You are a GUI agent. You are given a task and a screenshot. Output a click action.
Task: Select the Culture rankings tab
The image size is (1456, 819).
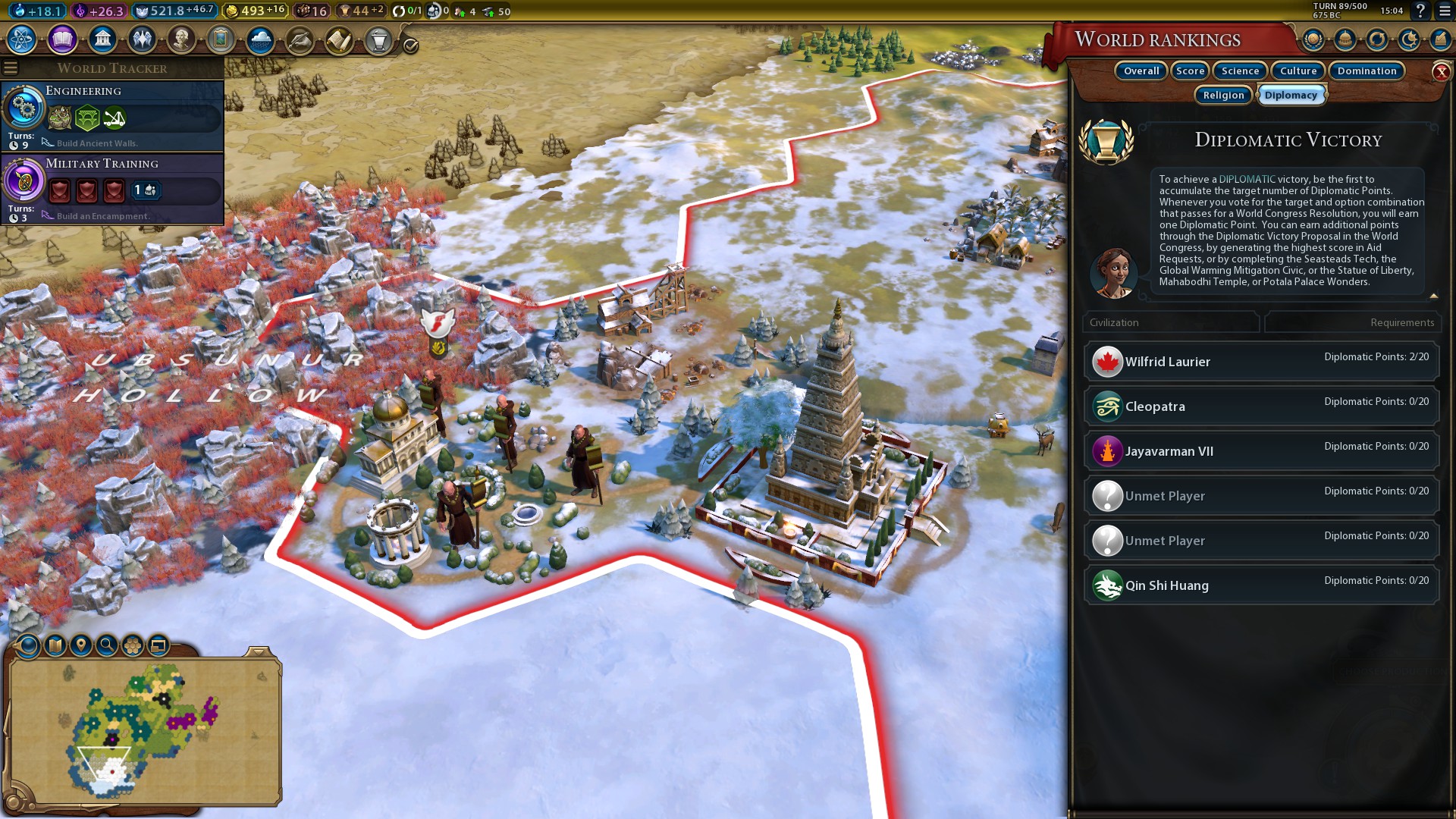click(x=1298, y=71)
